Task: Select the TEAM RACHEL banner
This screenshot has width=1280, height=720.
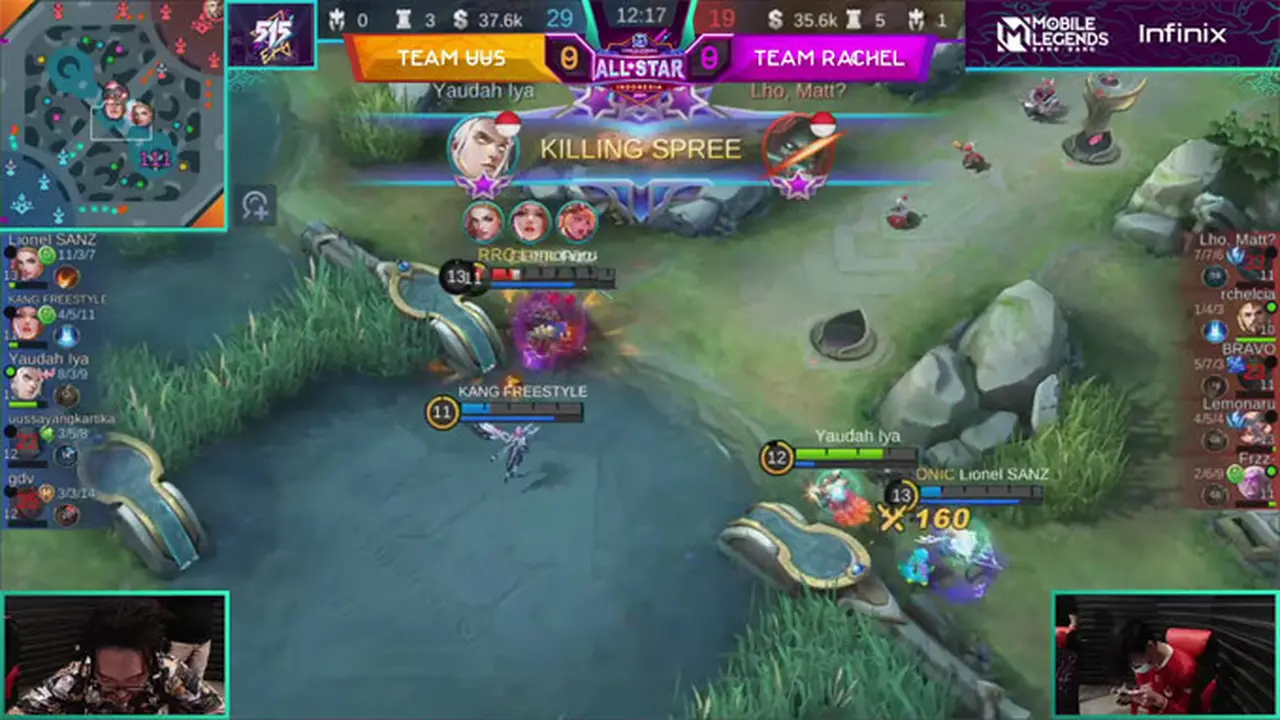Action: (828, 57)
